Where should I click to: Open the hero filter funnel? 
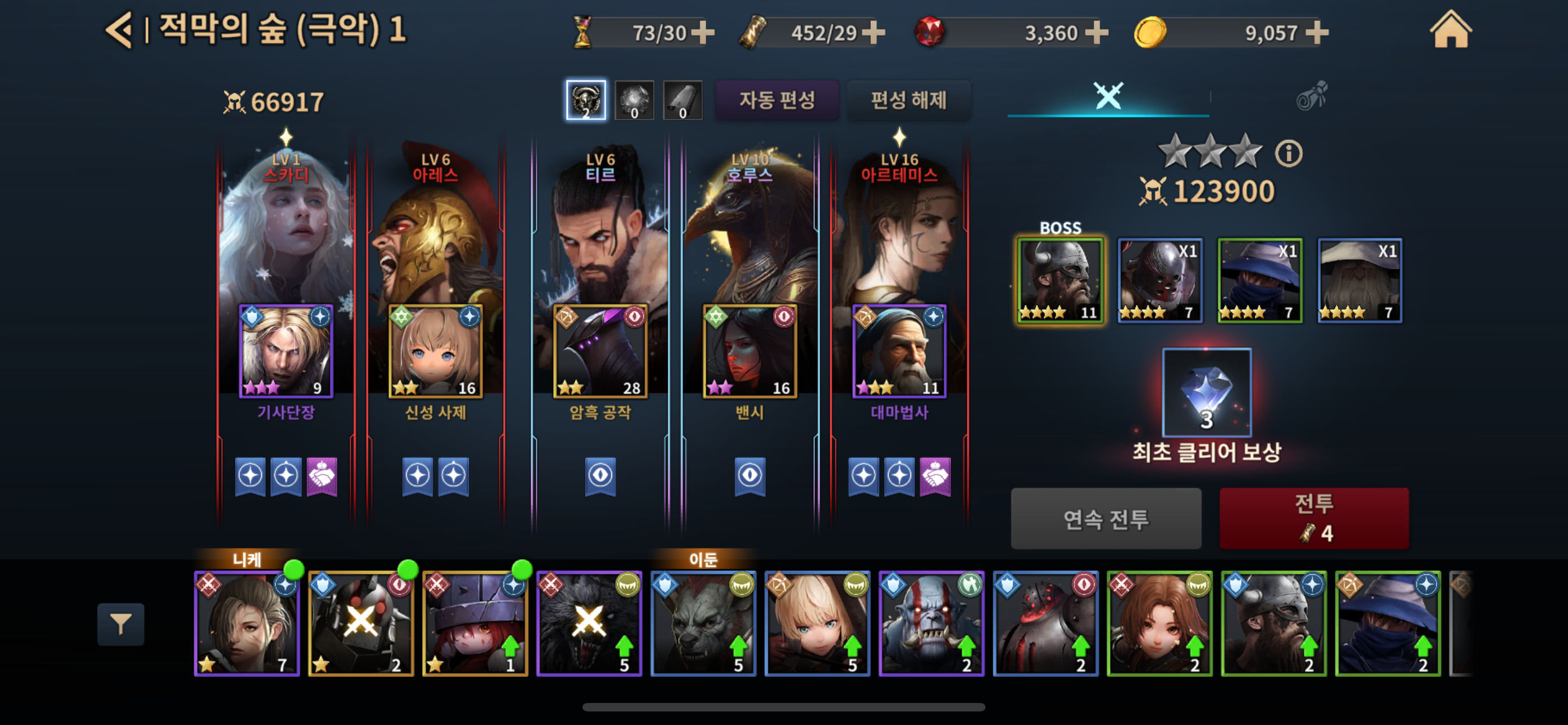coord(121,624)
